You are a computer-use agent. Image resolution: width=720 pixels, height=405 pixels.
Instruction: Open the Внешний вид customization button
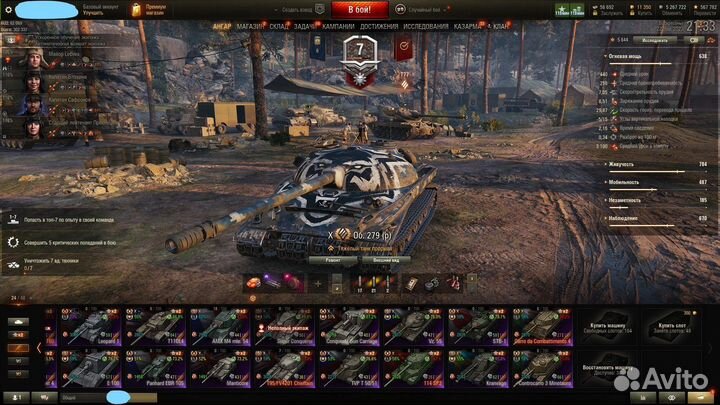[385, 258]
